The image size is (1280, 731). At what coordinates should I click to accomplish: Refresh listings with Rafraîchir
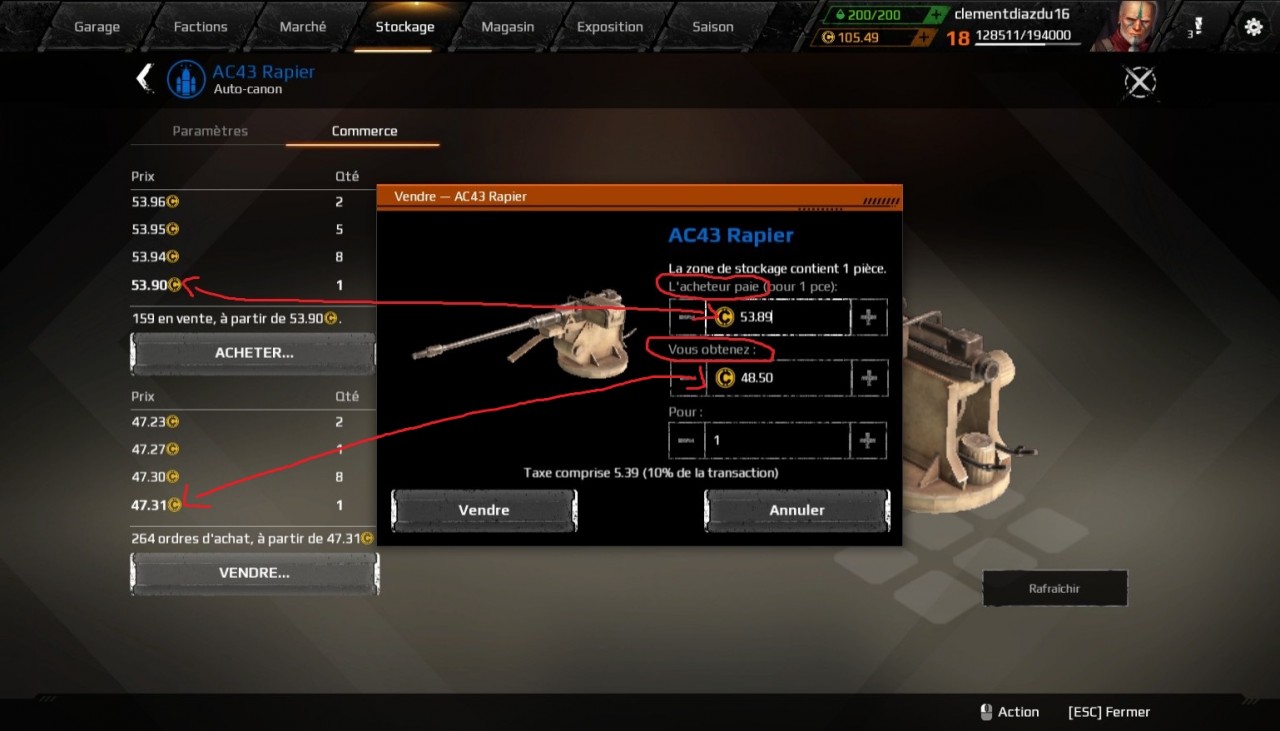1055,588
